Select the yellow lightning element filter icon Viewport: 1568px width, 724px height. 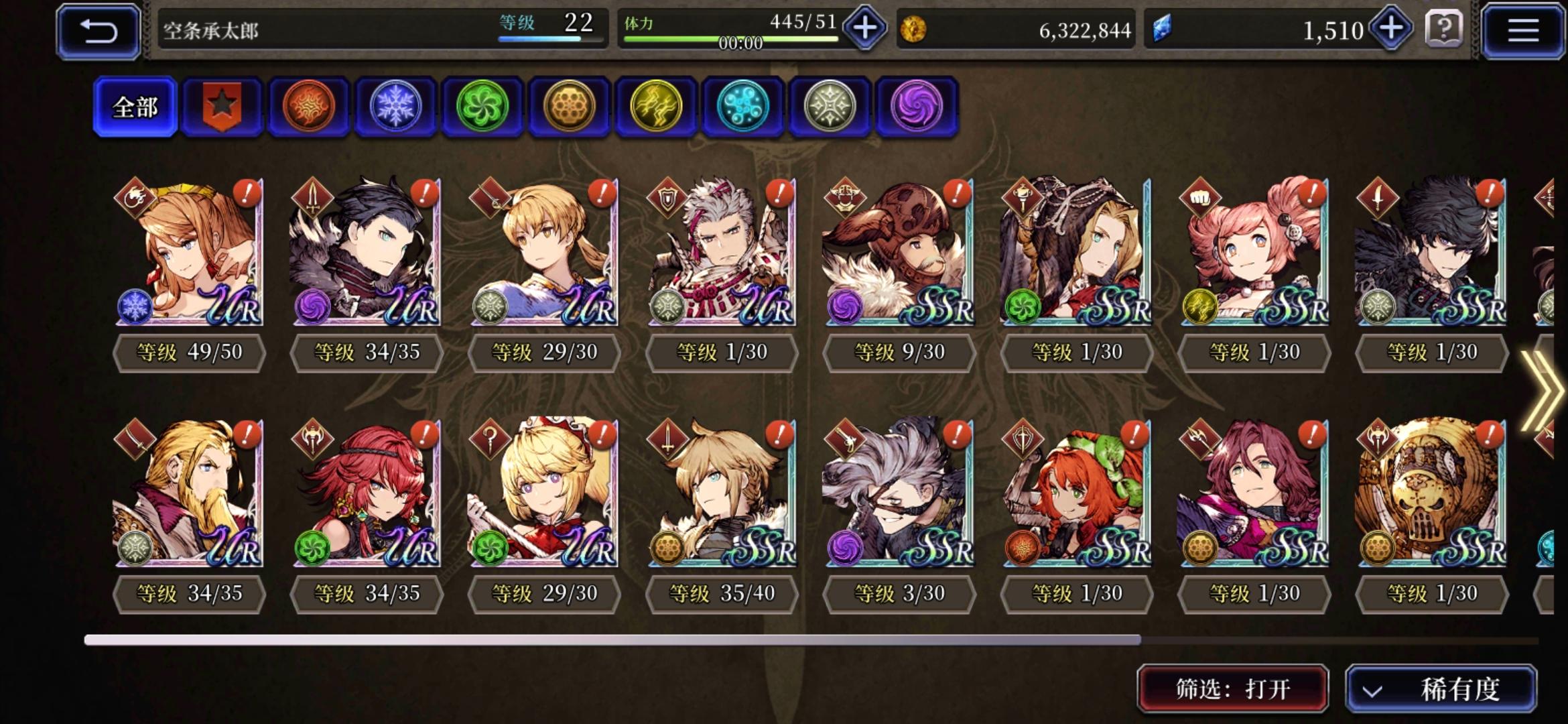[655, 107]
